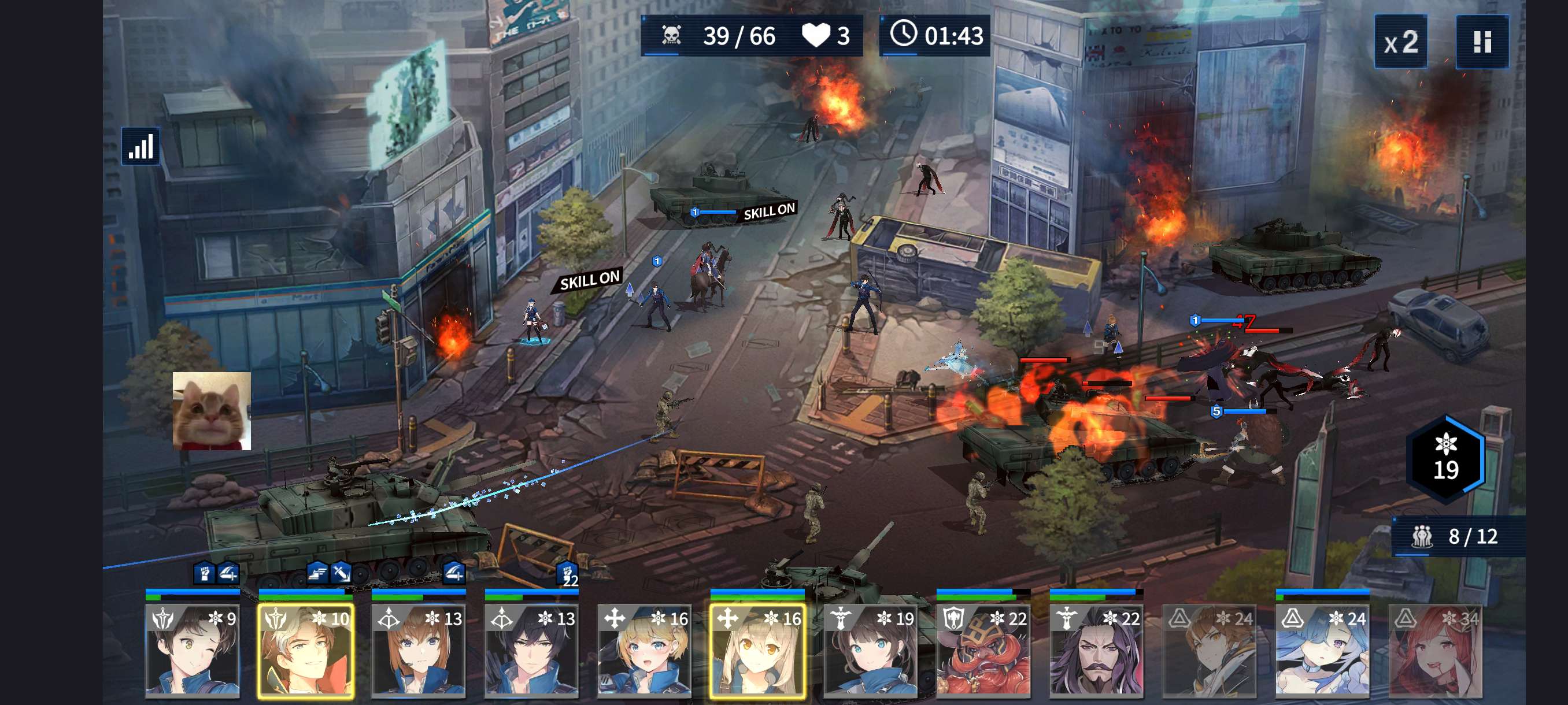Select the brown-haired girl card costing 13
Viewport: 1568px width, 705px height.
point(419,650)
